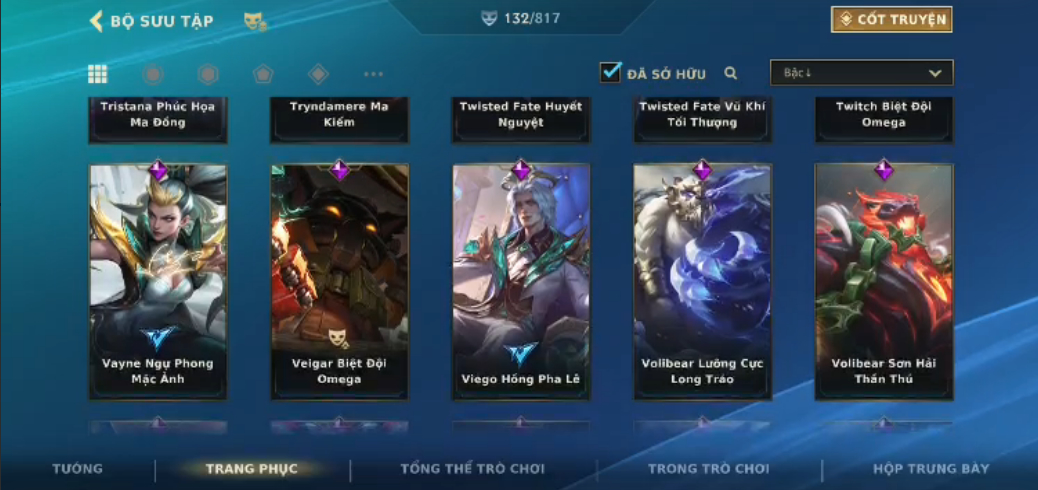Toggle the Đã Sở Hữu checkbox
This screenshot has width=1038, height=490.
[610, 72]
